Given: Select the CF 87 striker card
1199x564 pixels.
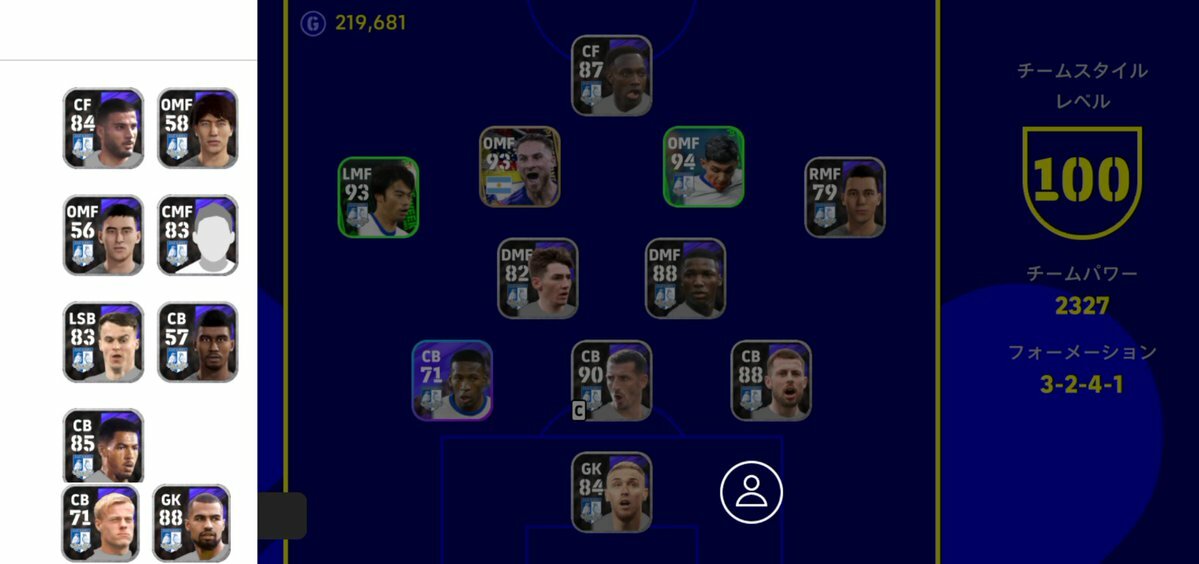Looking at the screenshot, I should point(612,76).
